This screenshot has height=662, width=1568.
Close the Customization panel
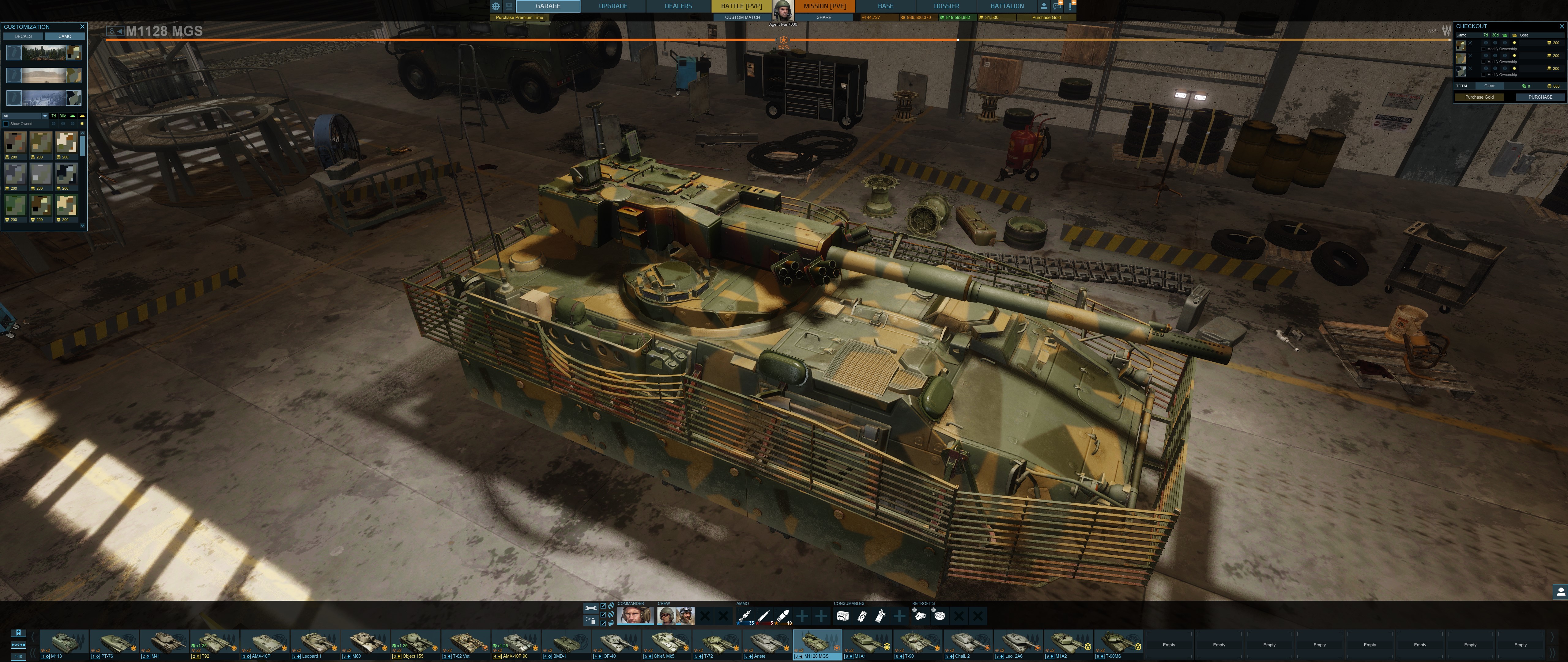(82, 27)
